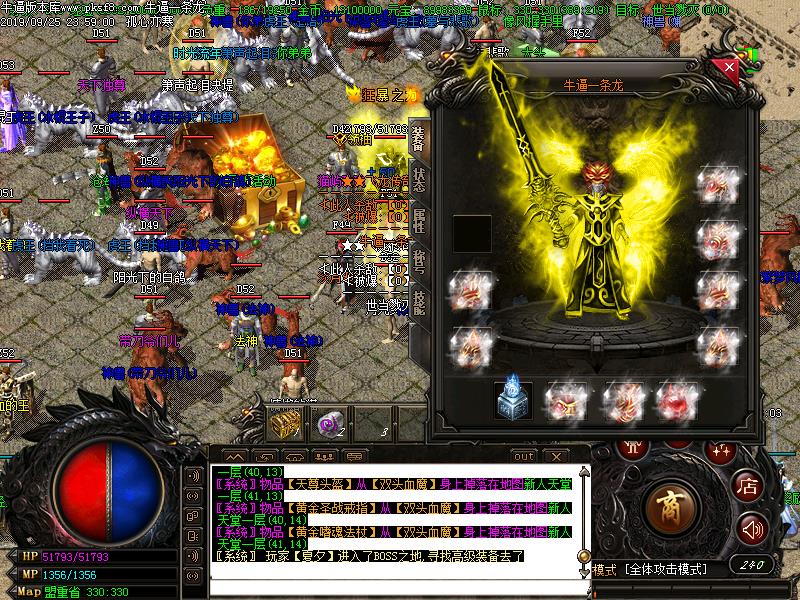The height and width of the screenshot is (600, 800).
Task: Toggle the sound speaker button
Action: [x=754, y=529]
